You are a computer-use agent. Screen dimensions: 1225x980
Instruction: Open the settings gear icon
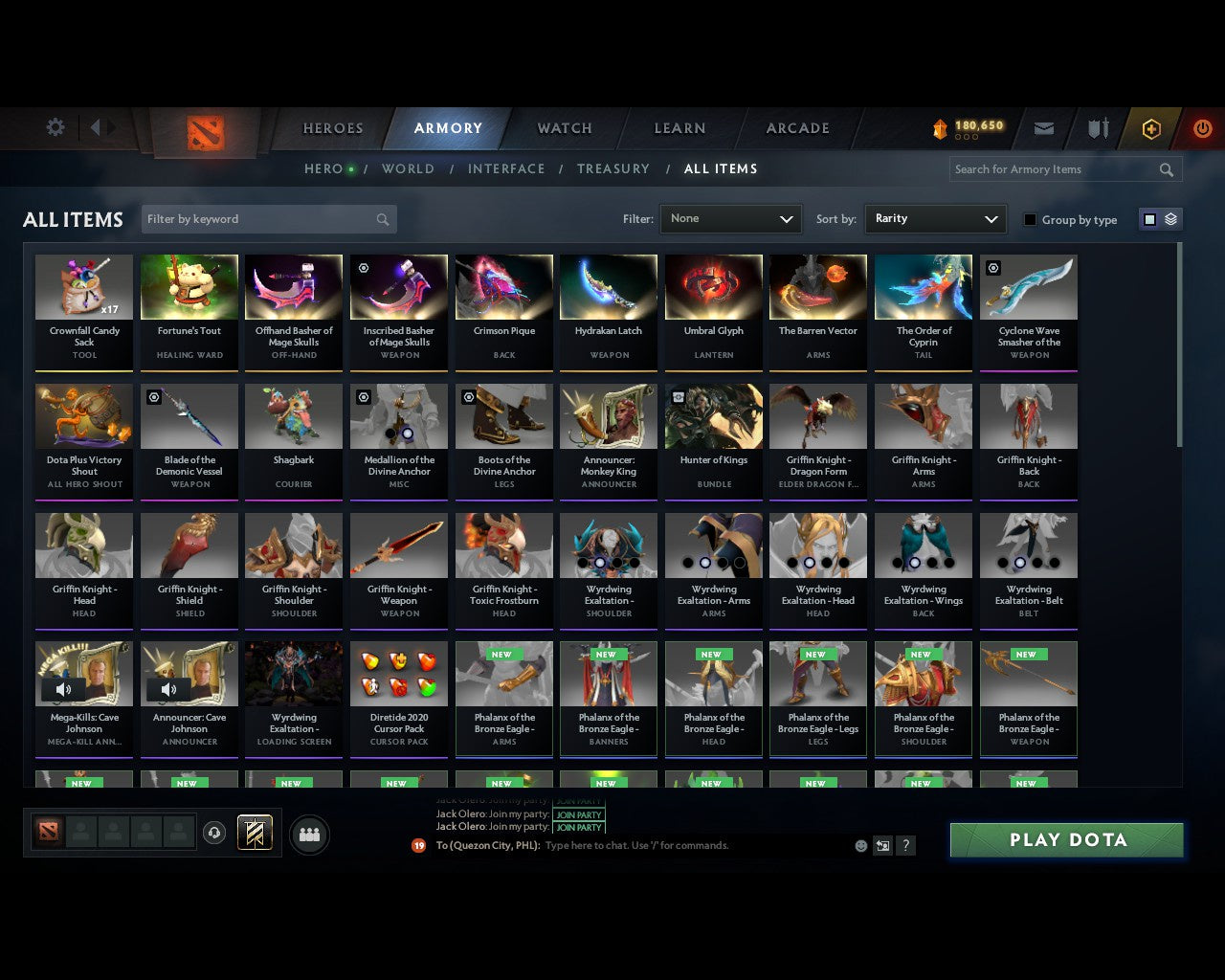tap(55, 126)
